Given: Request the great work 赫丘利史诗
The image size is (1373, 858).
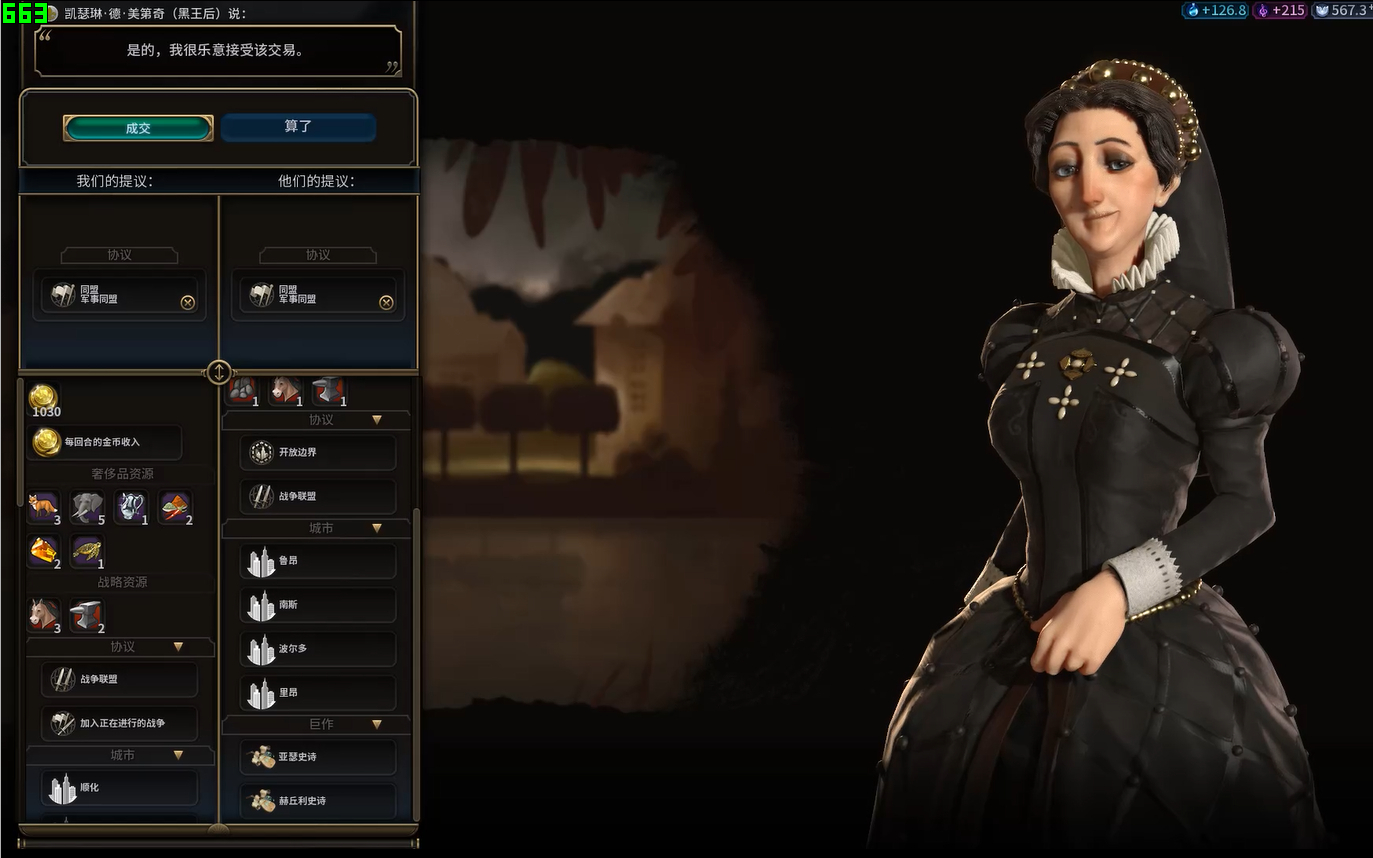Looking at the screenshot, I should pos(318,801).
